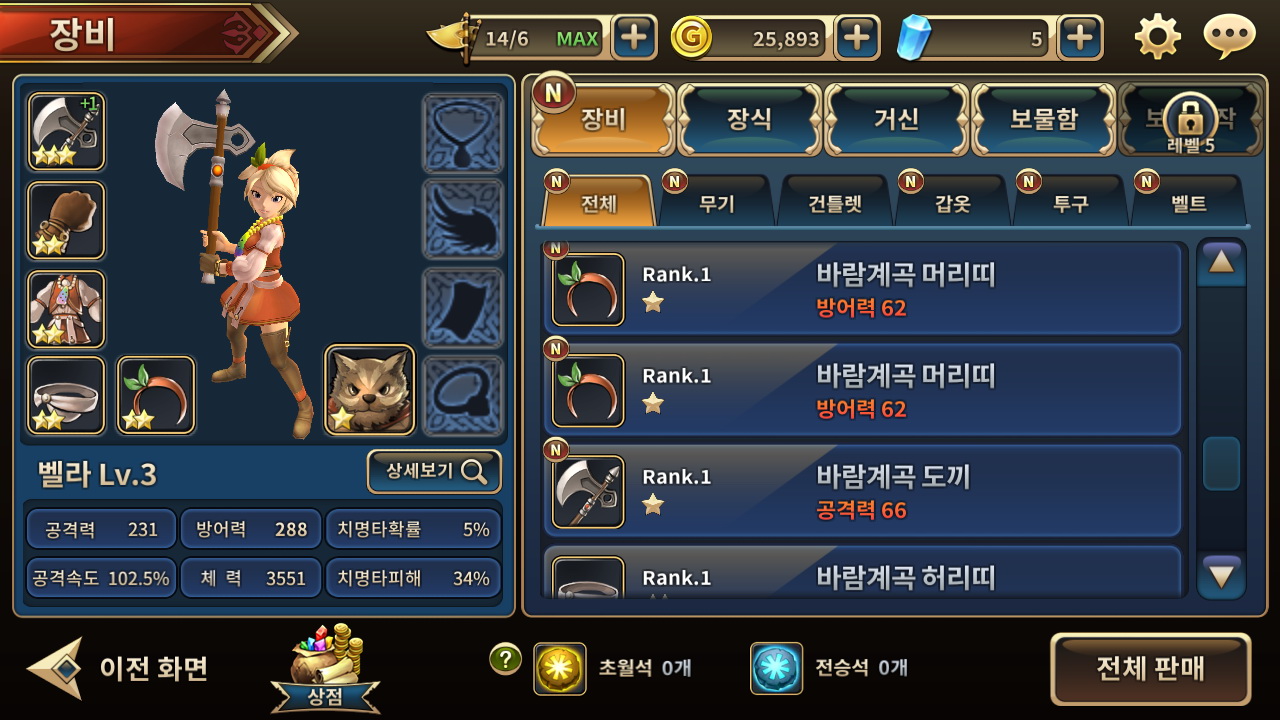Image resolution: width=1280 pixels, height=720 pixels.
Task: Open the settings gear
Action: [x=1157, y=37]
